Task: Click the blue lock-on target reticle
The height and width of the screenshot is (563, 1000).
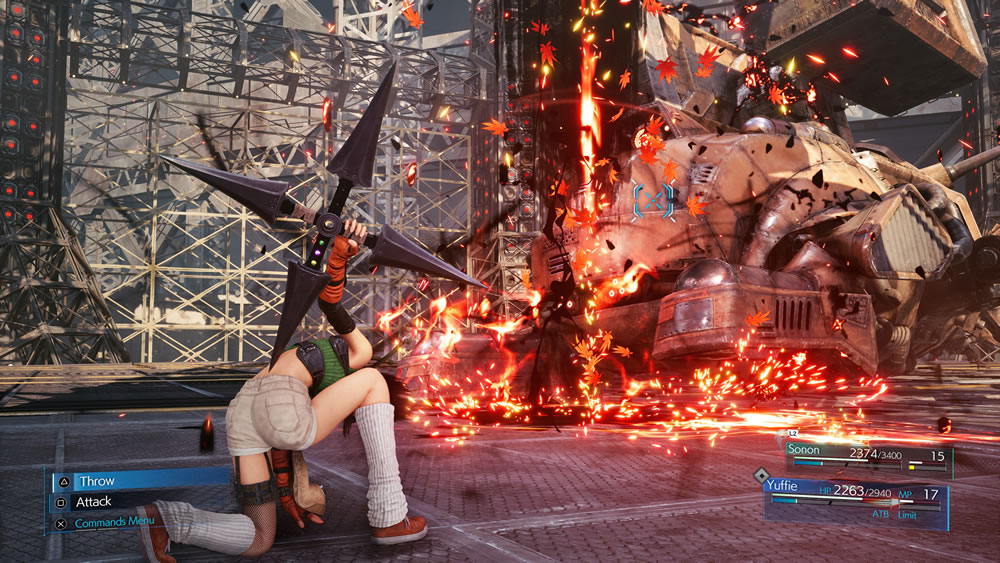Action: [654, 200]
